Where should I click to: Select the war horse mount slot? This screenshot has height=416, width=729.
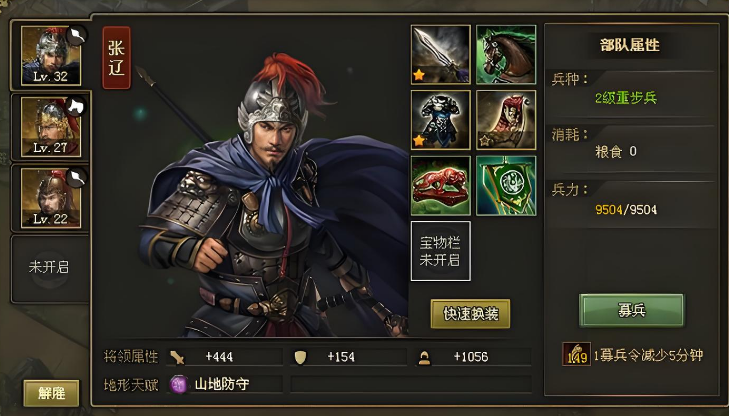505,55
